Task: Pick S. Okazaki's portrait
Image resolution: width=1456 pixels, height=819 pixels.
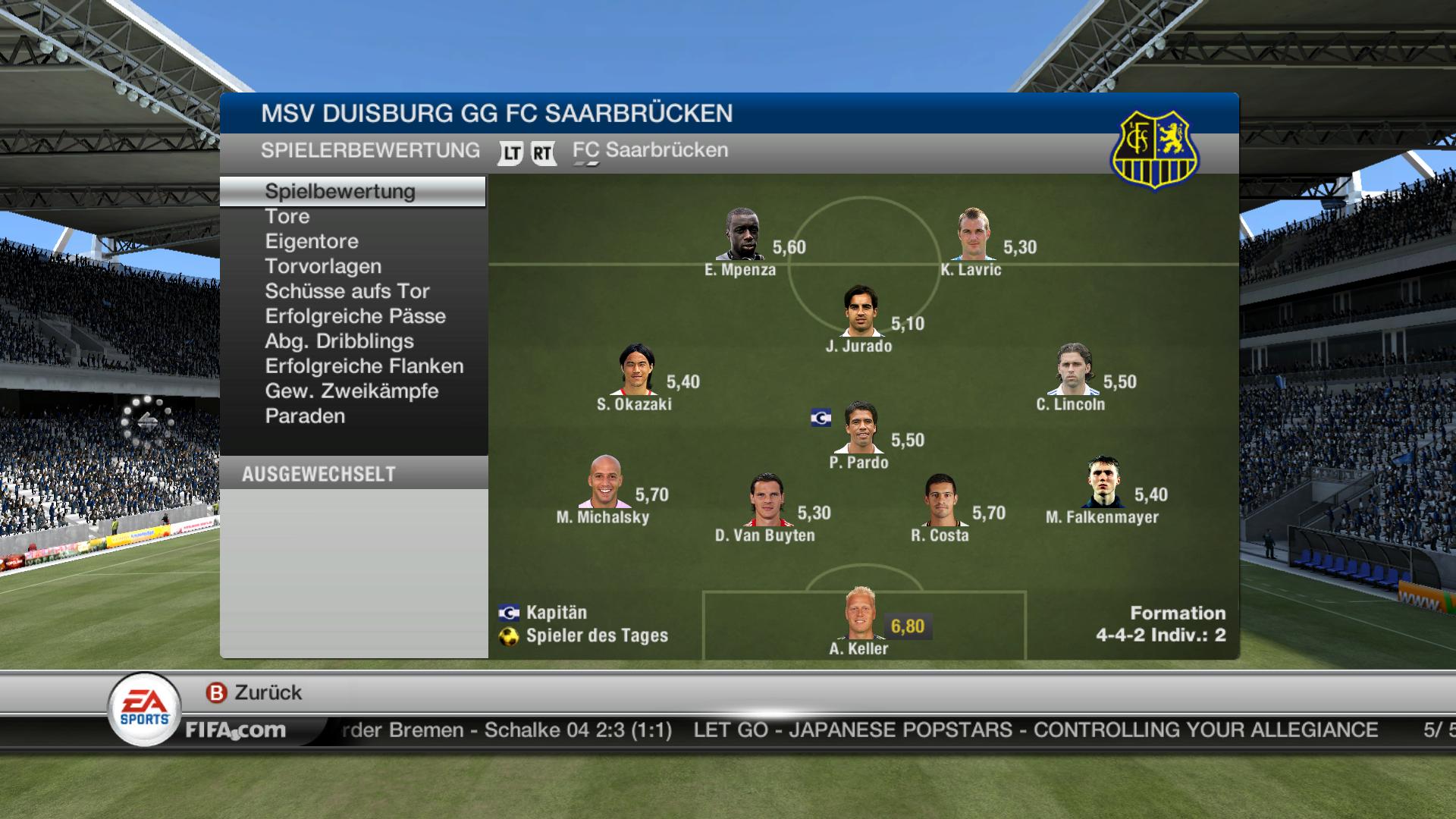Action: pos(635,370)
